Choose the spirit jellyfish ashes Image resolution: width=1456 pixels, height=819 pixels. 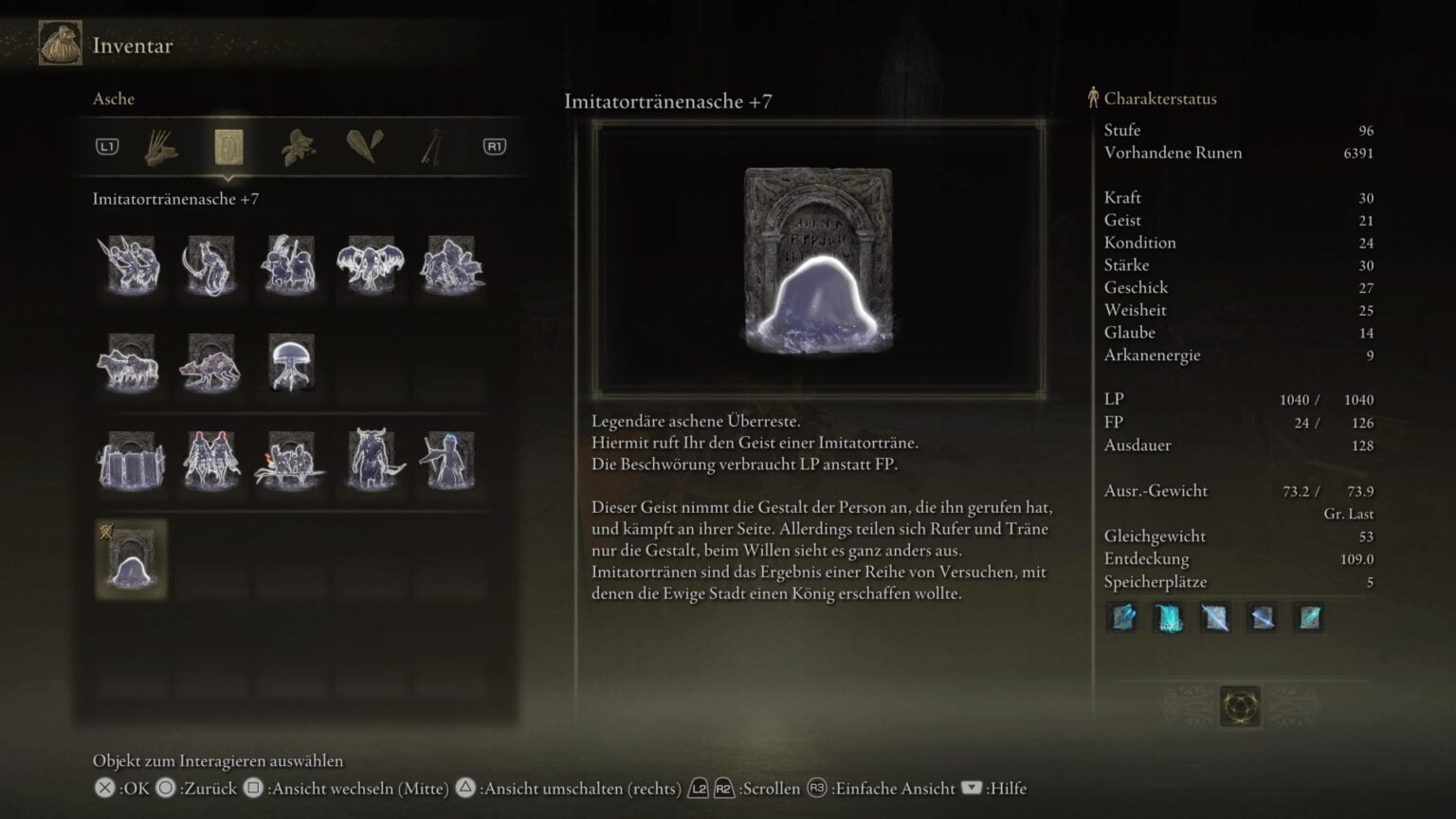point(290,363)
